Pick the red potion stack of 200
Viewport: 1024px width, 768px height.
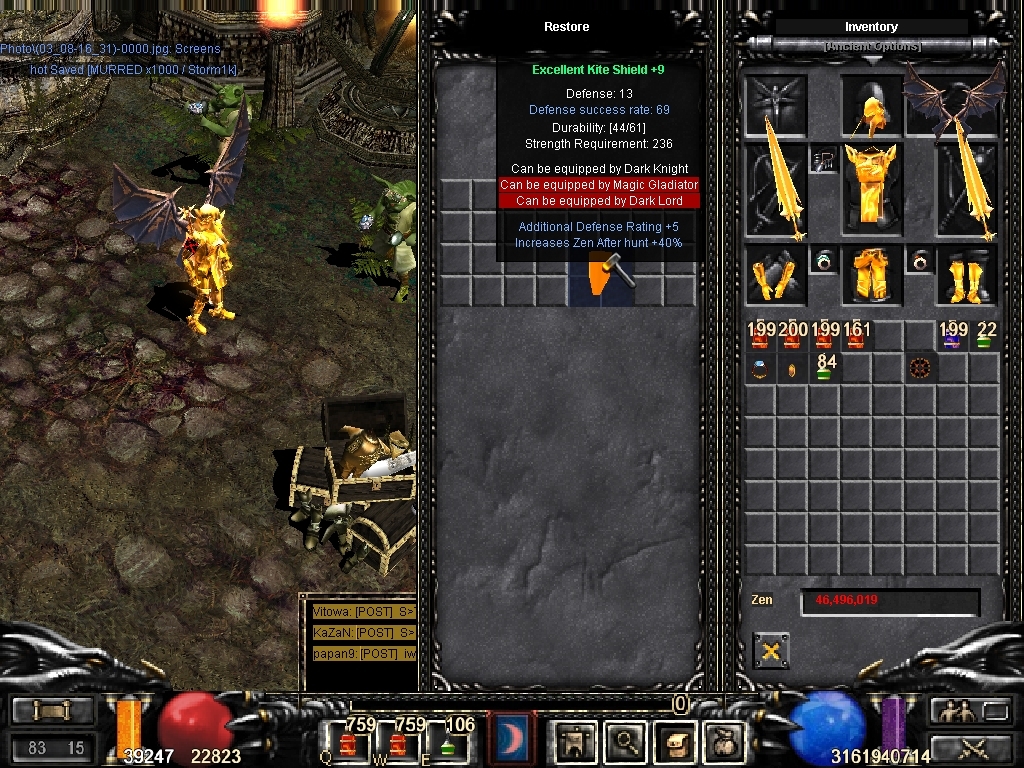793,337
